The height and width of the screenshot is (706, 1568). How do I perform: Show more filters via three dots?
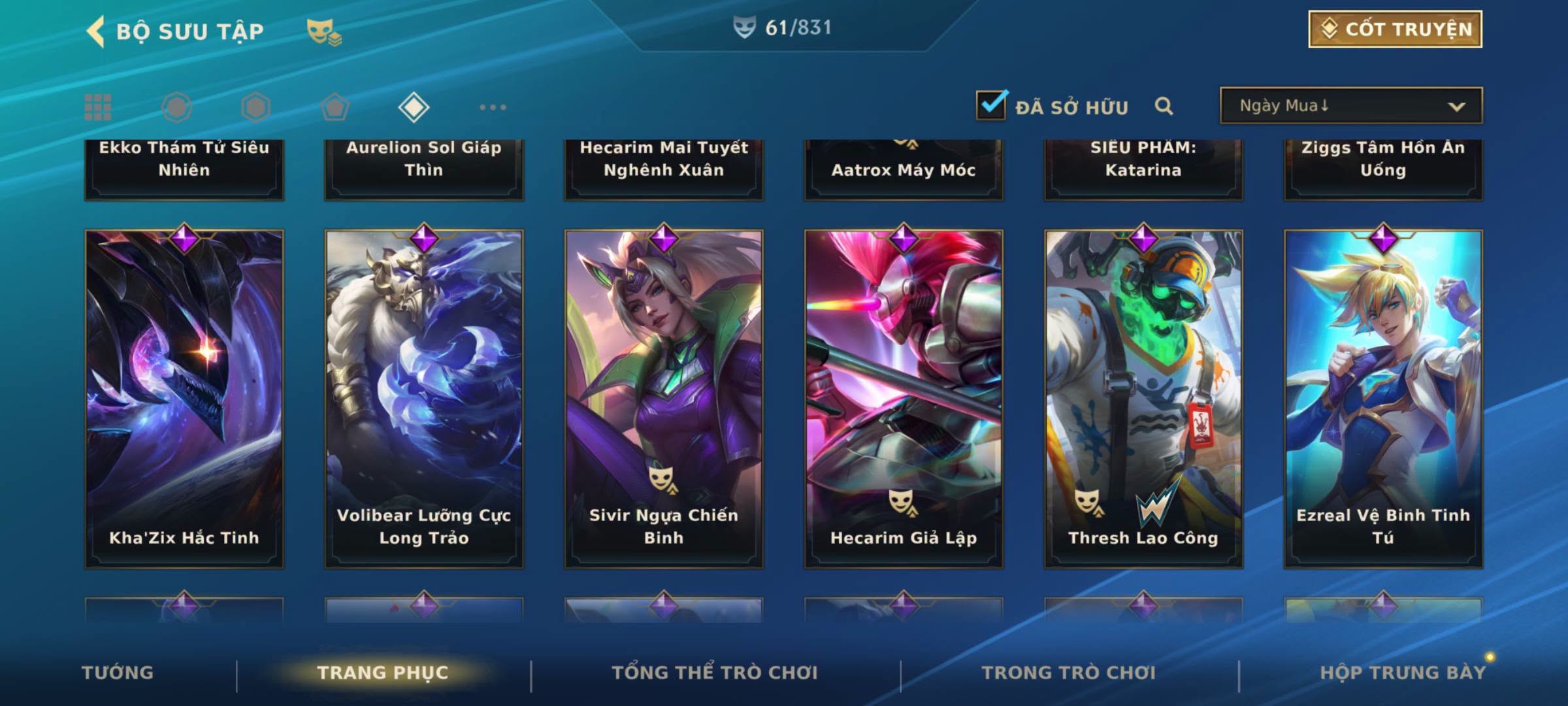(493, 107)
